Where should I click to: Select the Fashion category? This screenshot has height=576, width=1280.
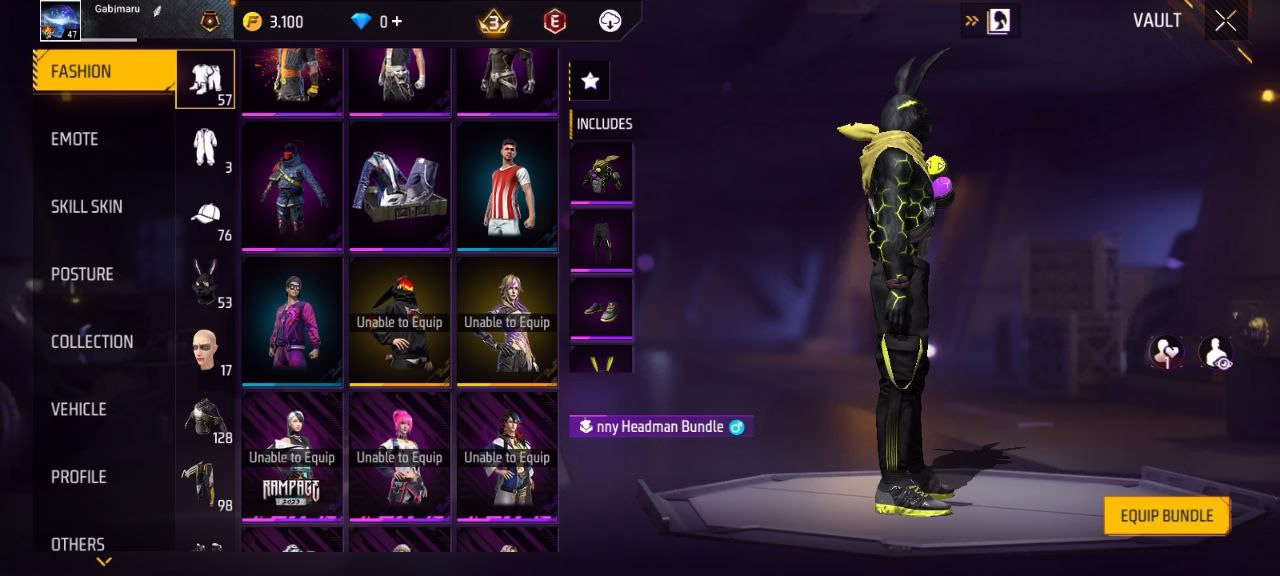click(x=81, y=72)
